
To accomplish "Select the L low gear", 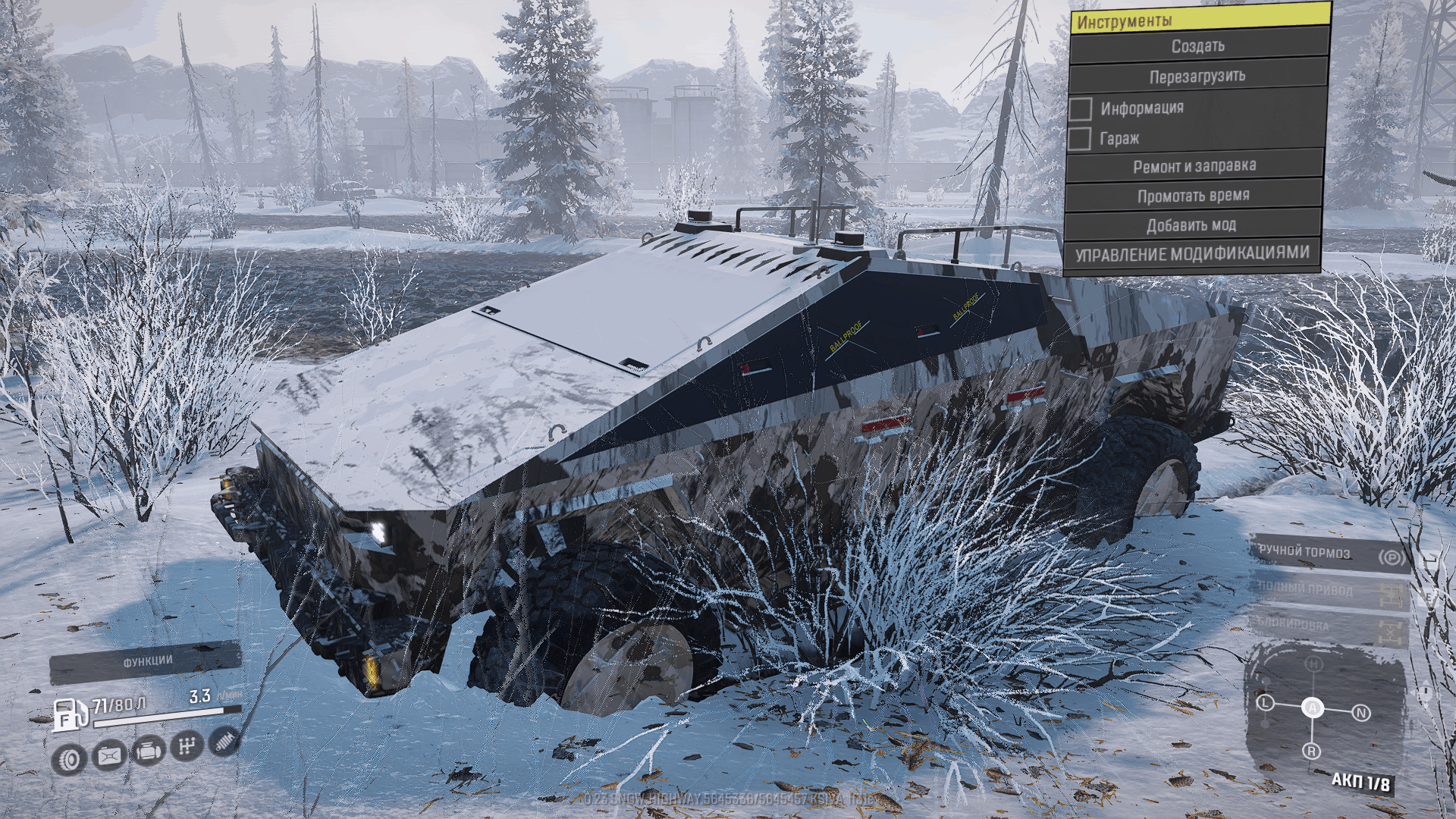I will tap(1265, 703).
